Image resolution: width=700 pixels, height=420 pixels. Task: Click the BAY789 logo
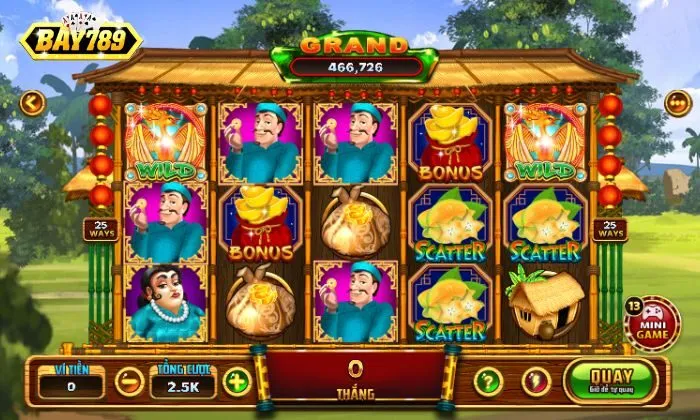[80, 40]
